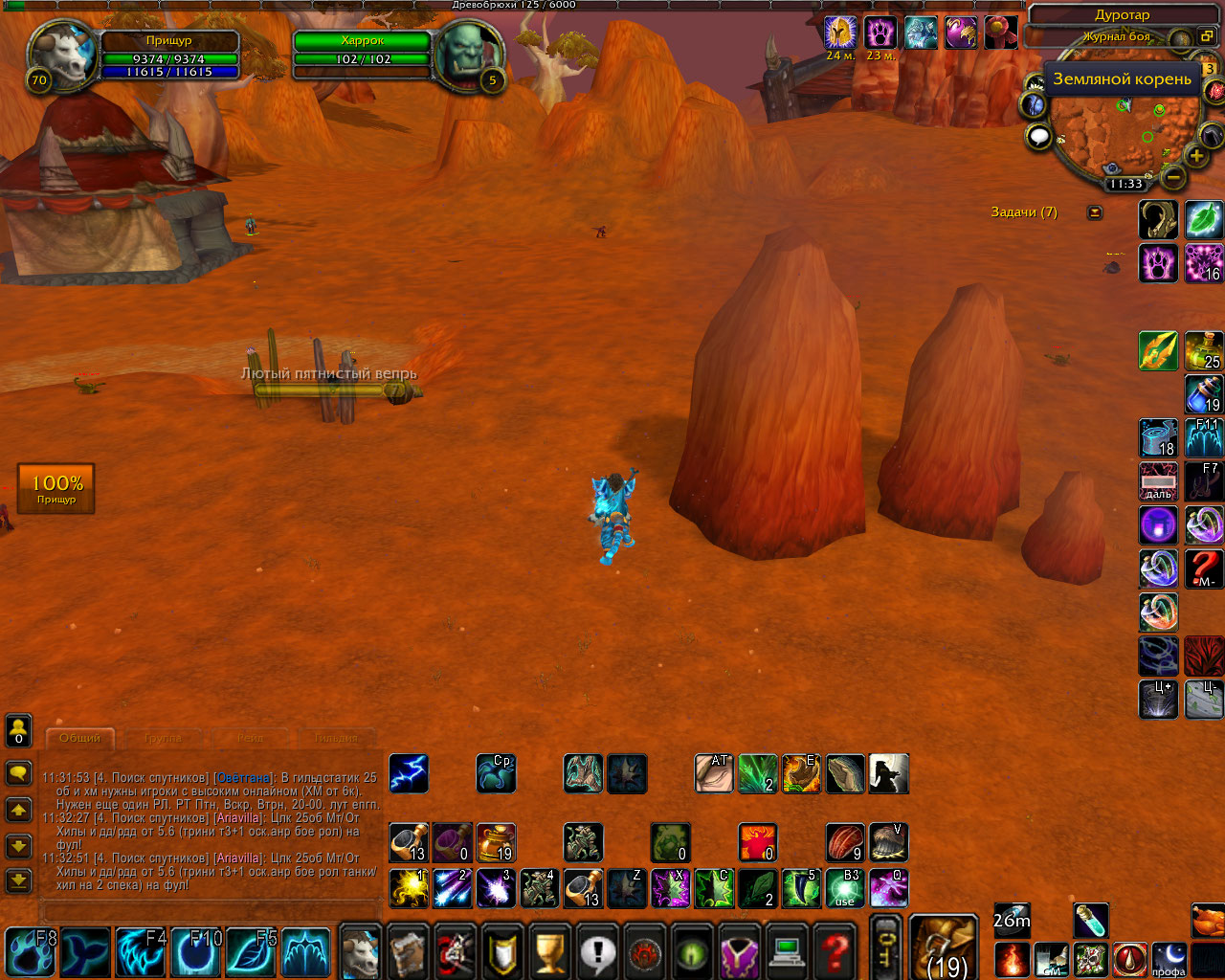Use the bandage item with 18 stacks

(x=1158, y=438)
